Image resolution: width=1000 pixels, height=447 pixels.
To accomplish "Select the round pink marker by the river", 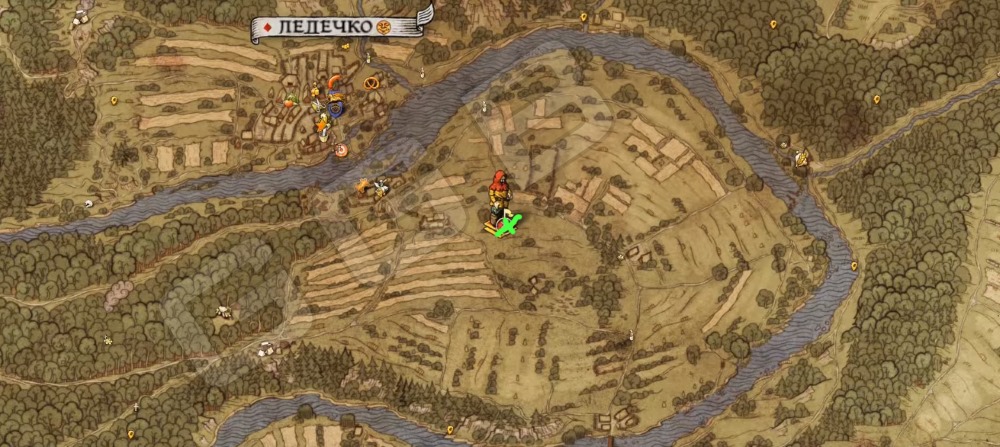I will coord(341,149).
